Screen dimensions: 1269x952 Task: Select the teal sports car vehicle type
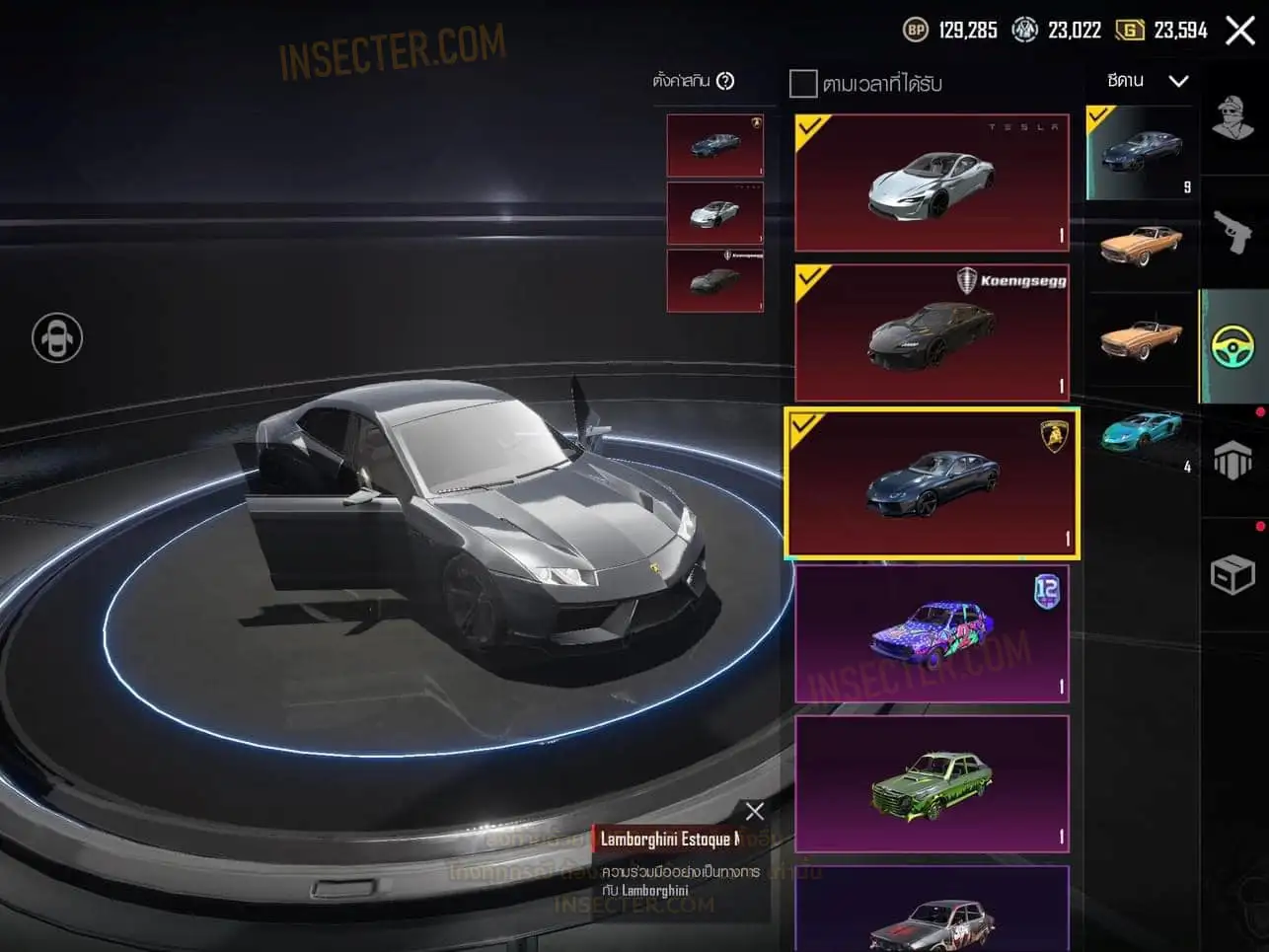point(1141,432)
